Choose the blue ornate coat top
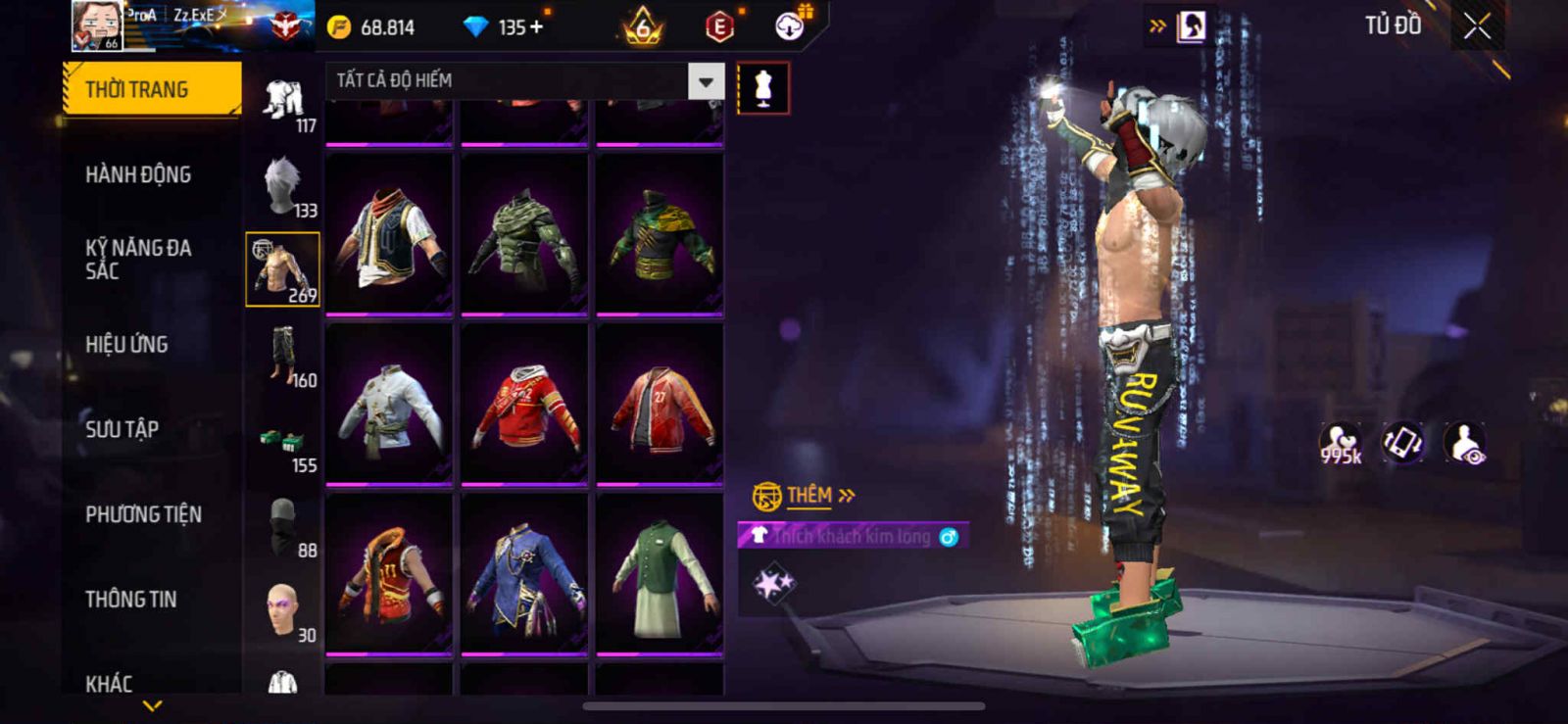Image resolution: width=1568 pixels, height=724 pixels. [524, 573]
